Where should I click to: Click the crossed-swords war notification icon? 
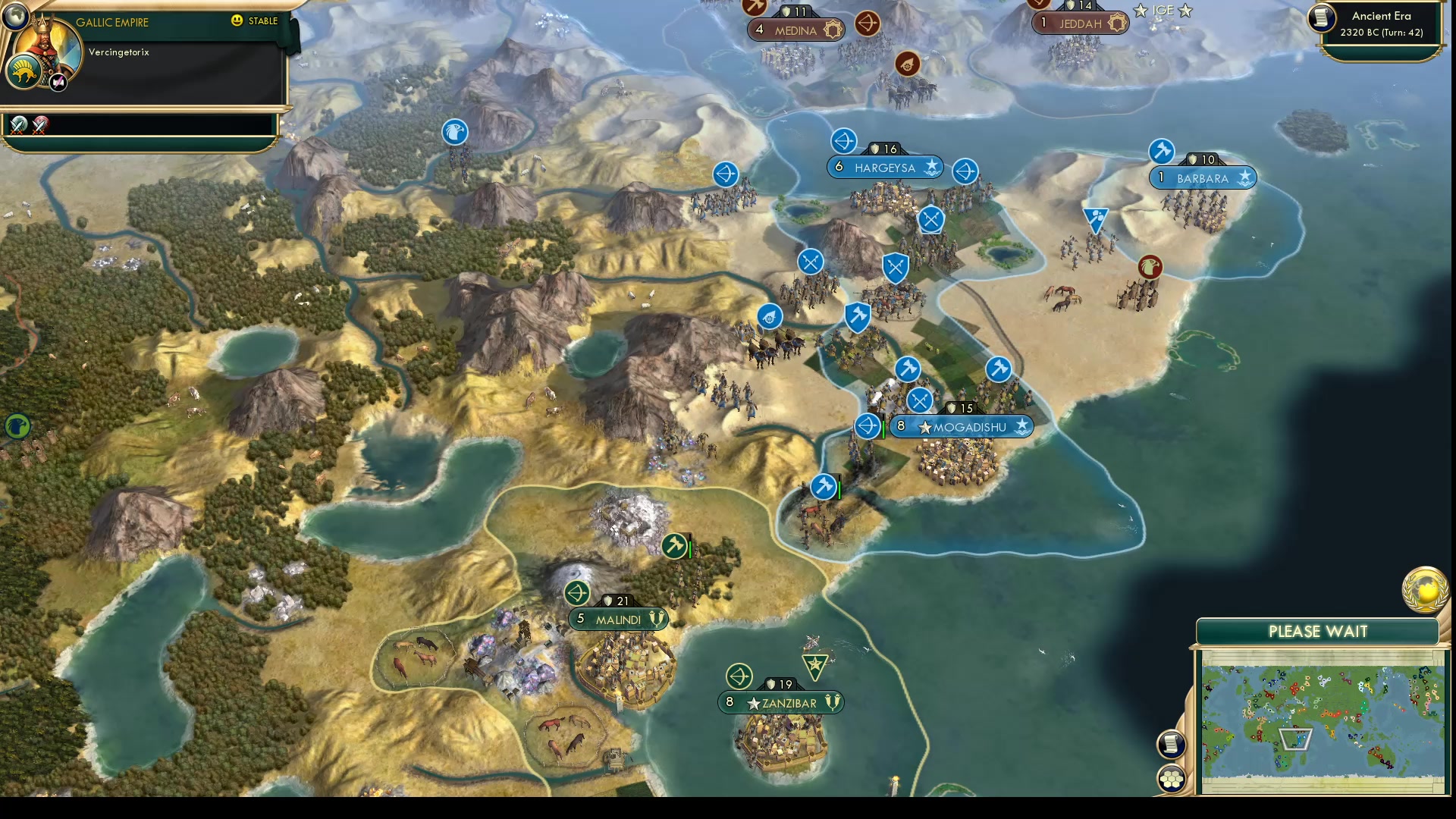click(x=18, y=125)
